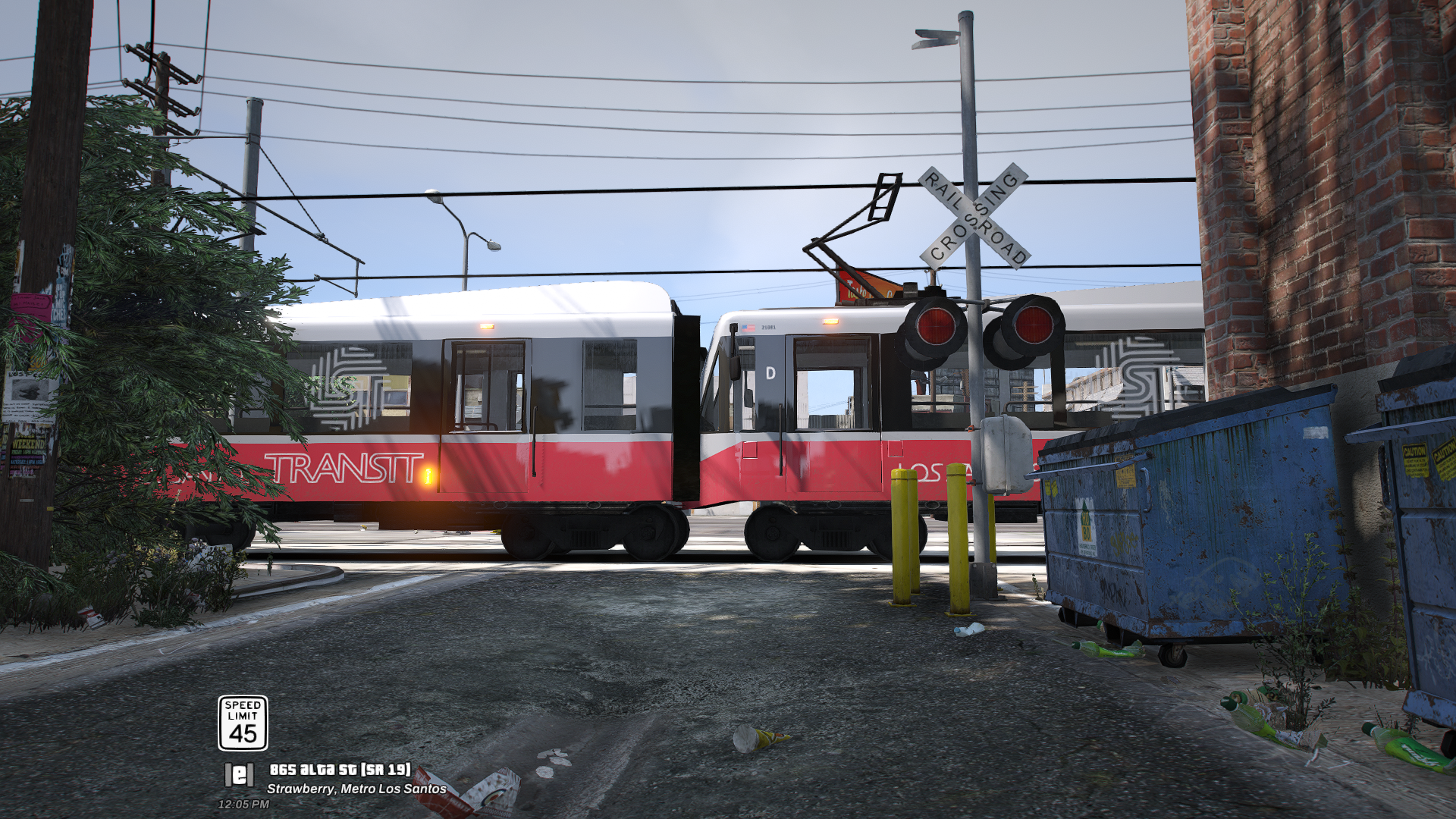Toggle the amber marker light above the cab
This screenshot has height=819, width=1456.
click(831, 321)
